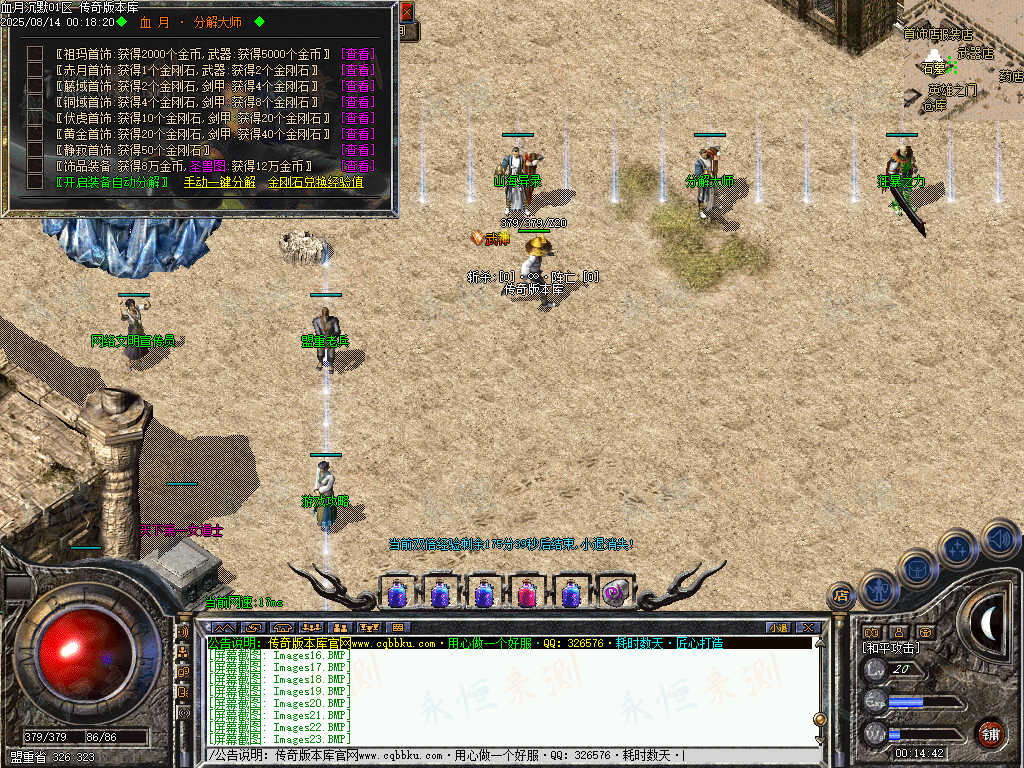This screenshot has width=1024, height=768.
Task: Tick the checkbox beside 祖玛首饰
Action: pyautogui.click(x=35, y=54)
